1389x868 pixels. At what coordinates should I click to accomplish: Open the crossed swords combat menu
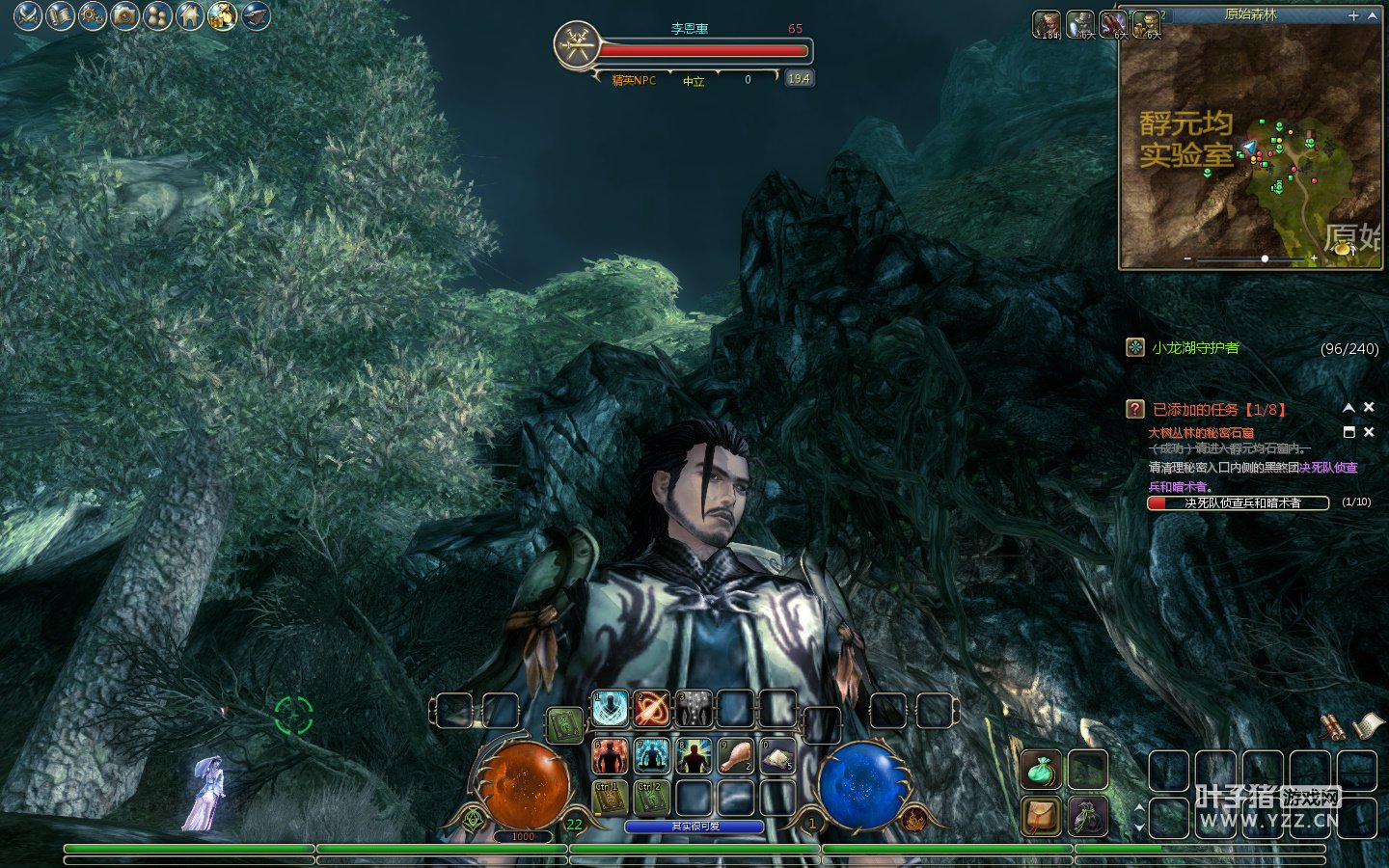click(x=28, y=15)
